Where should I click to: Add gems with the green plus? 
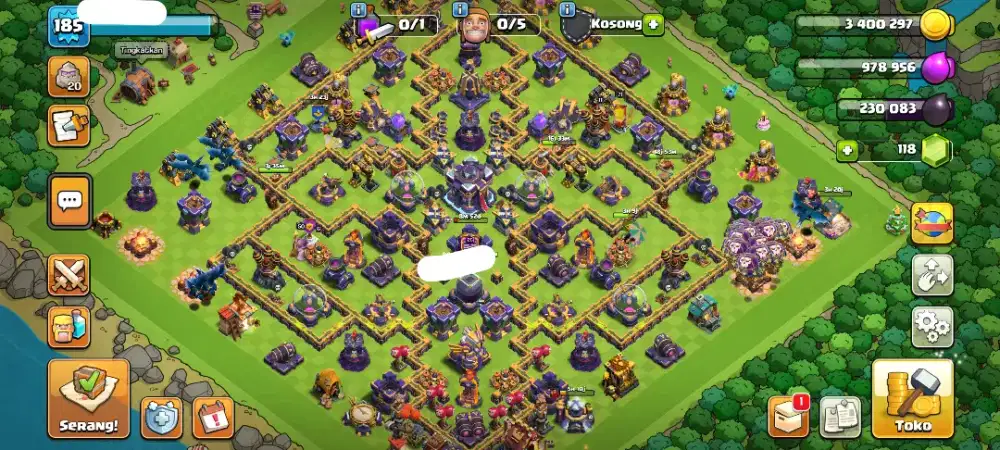tap(849, 151)
